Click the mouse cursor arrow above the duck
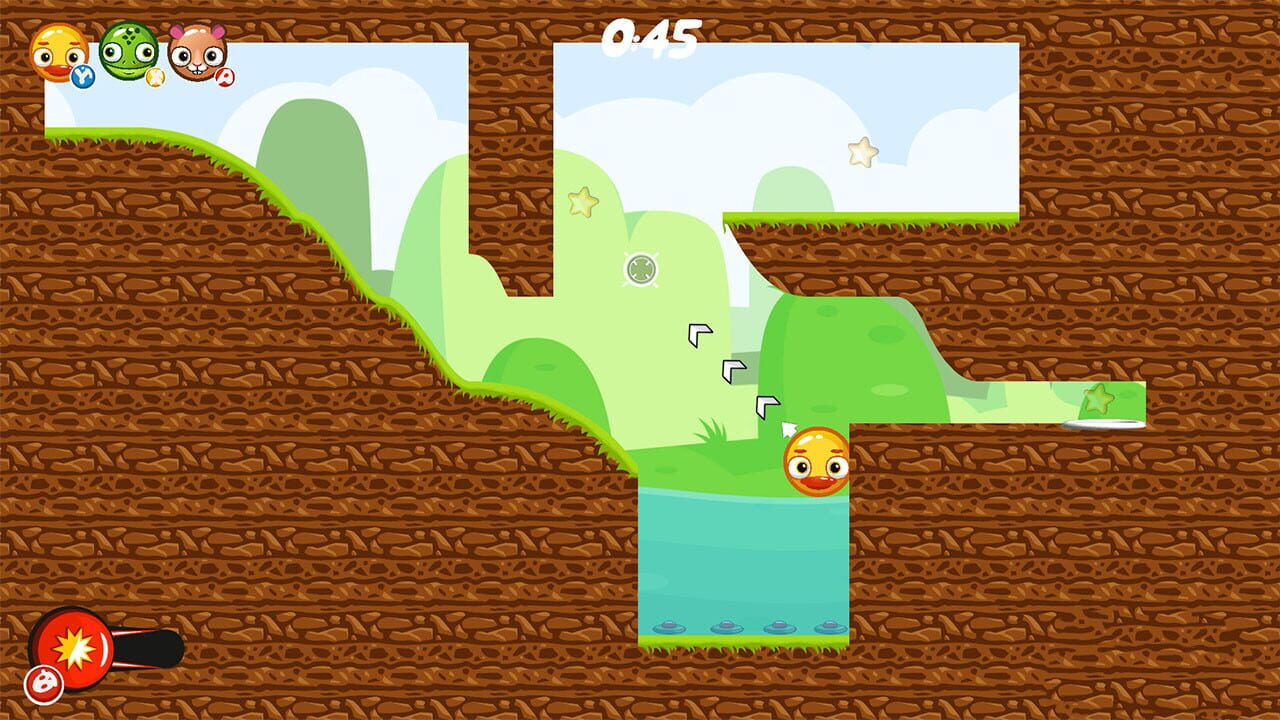This screenshot has height=720, width=1280. point(789,430)
